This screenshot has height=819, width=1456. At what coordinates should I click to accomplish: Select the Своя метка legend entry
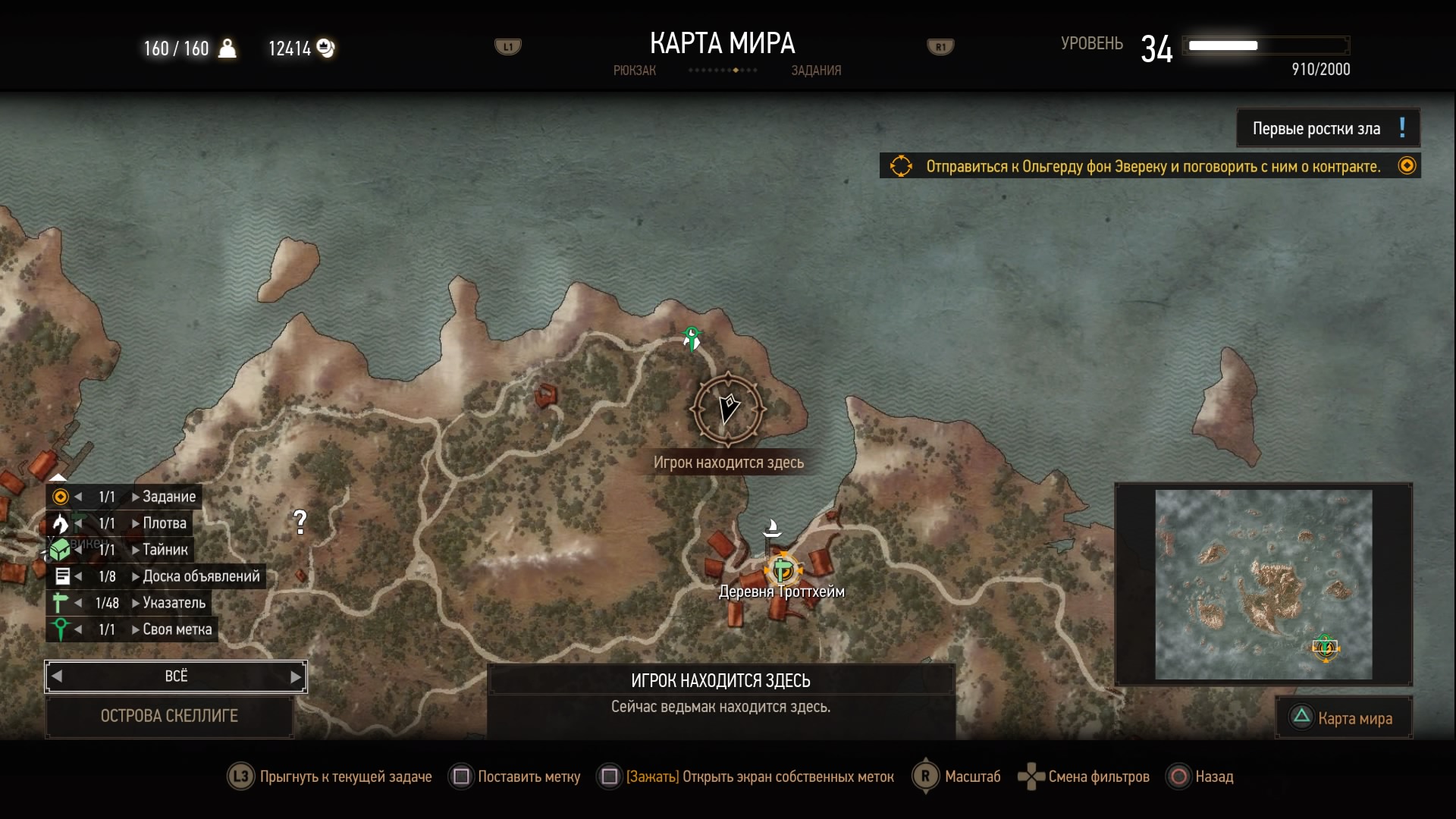tap(177, 629)
